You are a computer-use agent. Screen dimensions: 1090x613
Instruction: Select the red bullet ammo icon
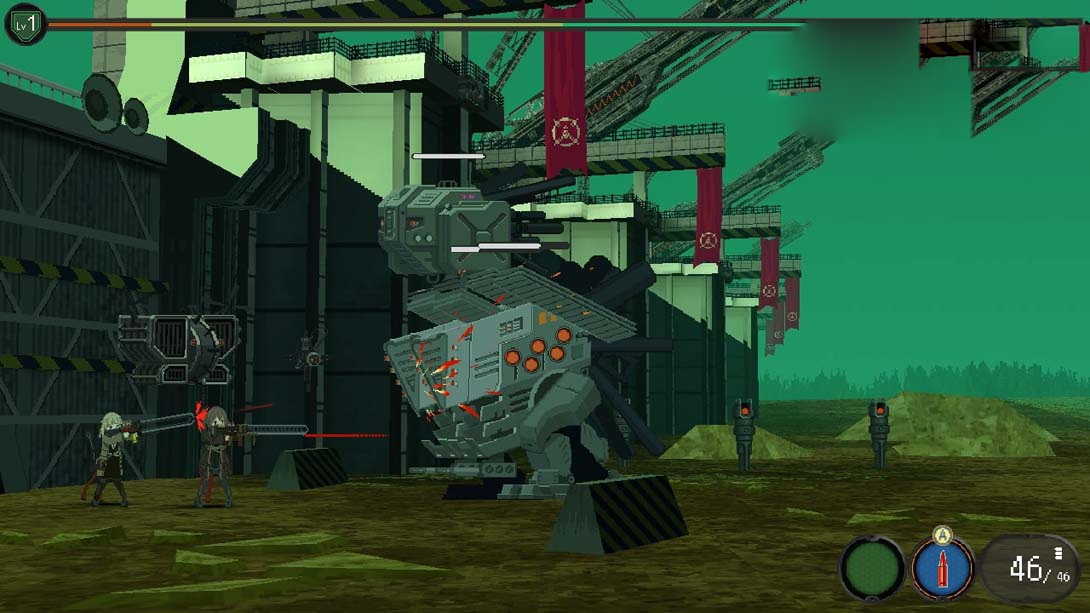942,569
